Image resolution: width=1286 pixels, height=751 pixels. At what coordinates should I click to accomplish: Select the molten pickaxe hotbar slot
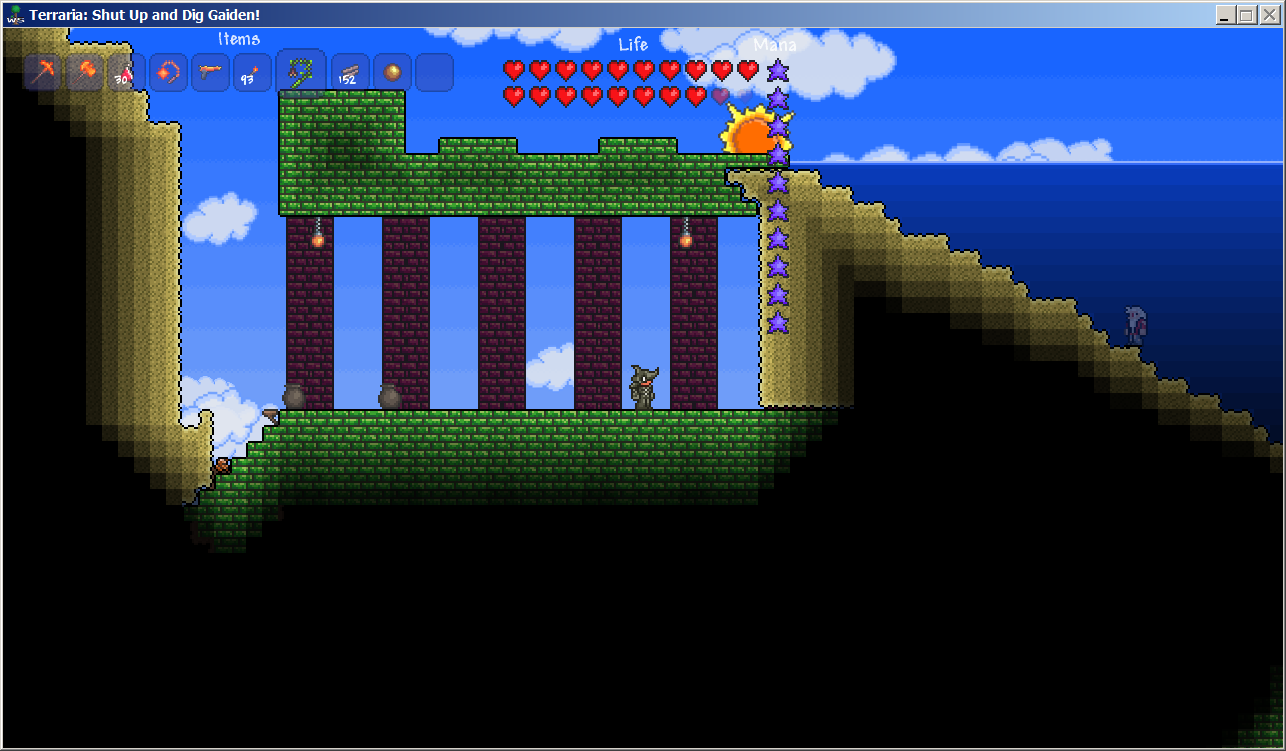43,73
